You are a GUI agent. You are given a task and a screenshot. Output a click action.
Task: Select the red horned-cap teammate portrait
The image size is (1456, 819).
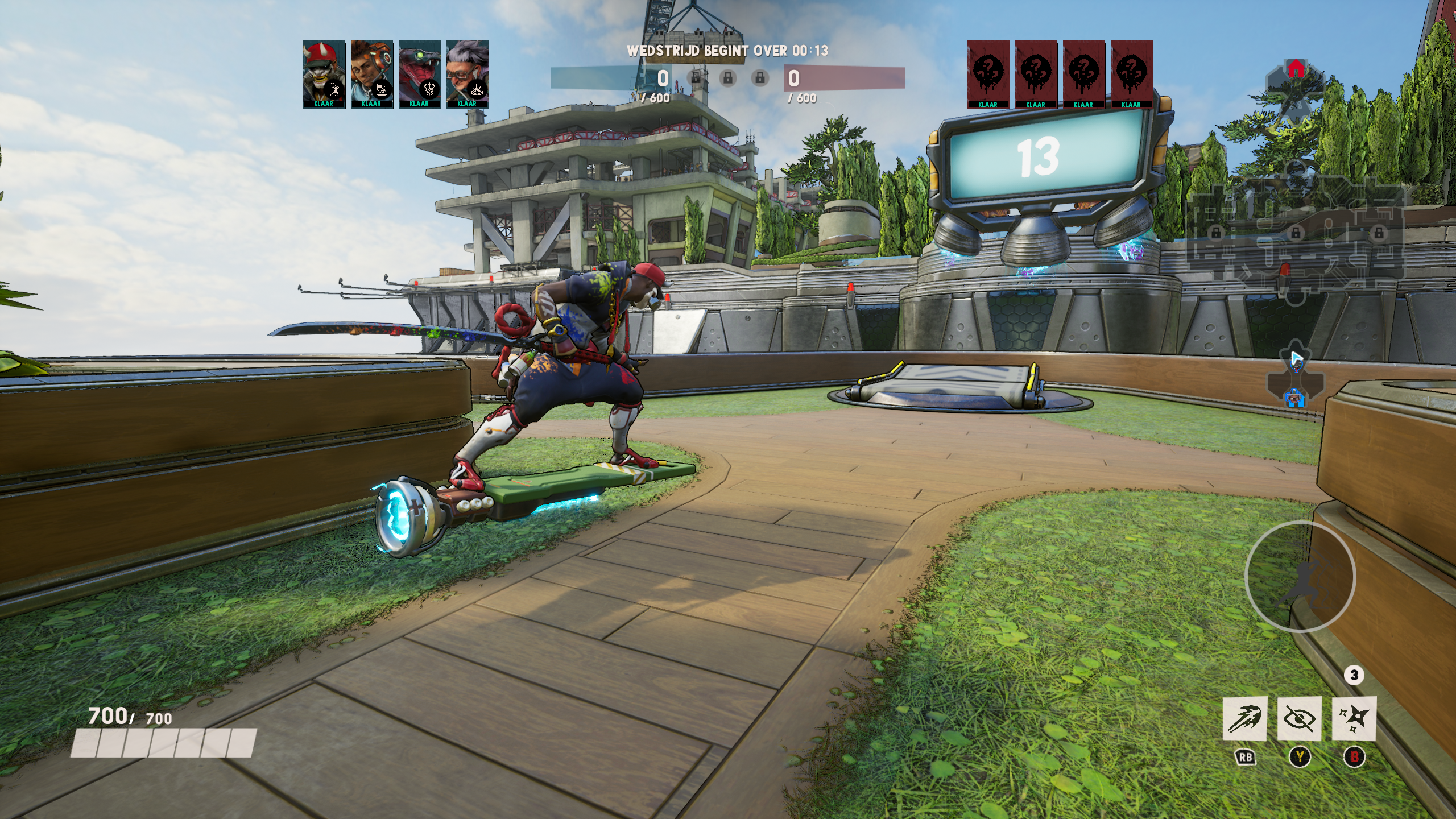click(324, 73)
